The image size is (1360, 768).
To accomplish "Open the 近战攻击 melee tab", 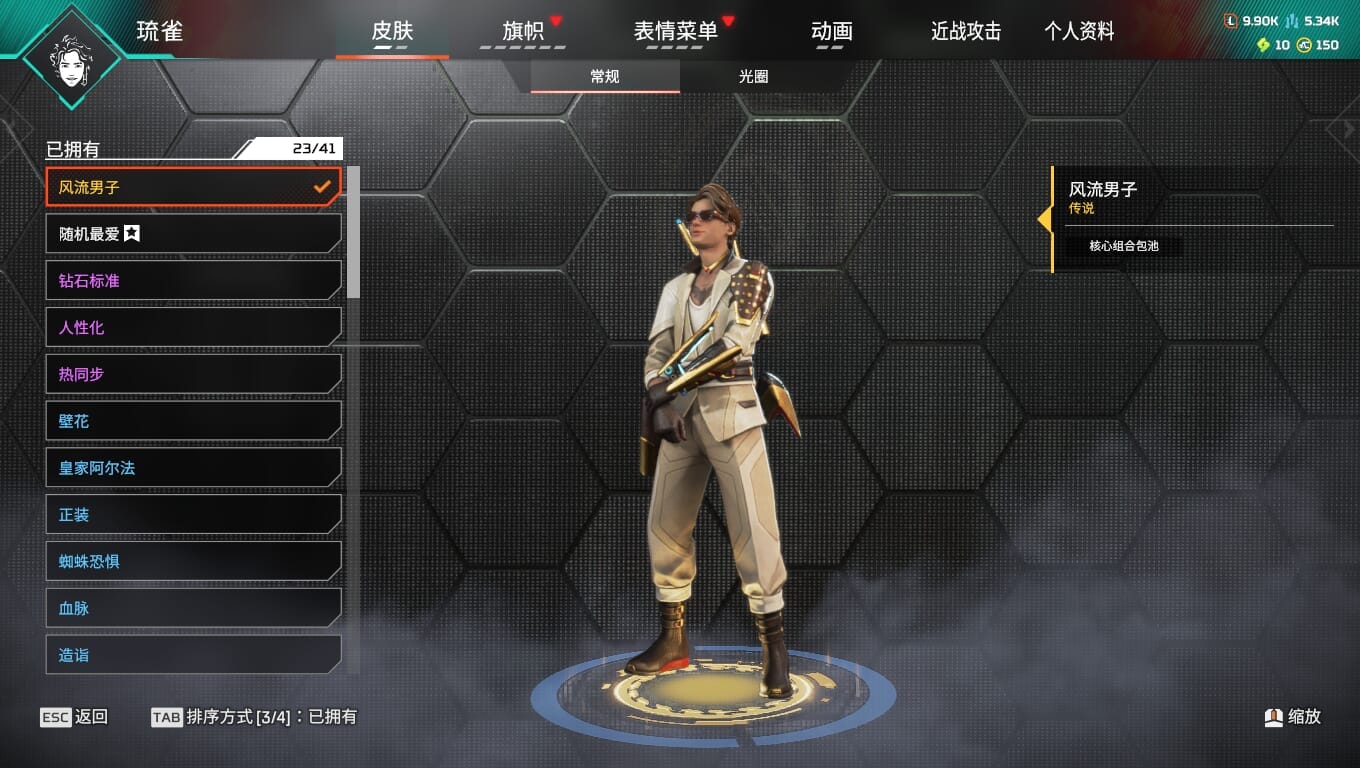I will [966, 31].
